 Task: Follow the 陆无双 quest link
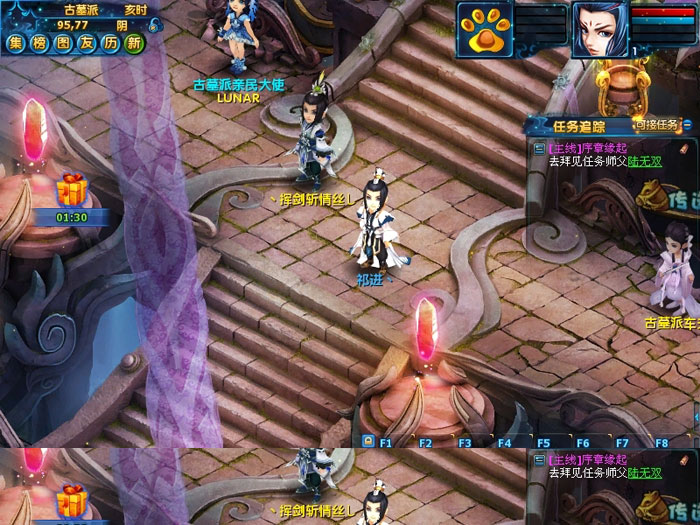[645, 160]
